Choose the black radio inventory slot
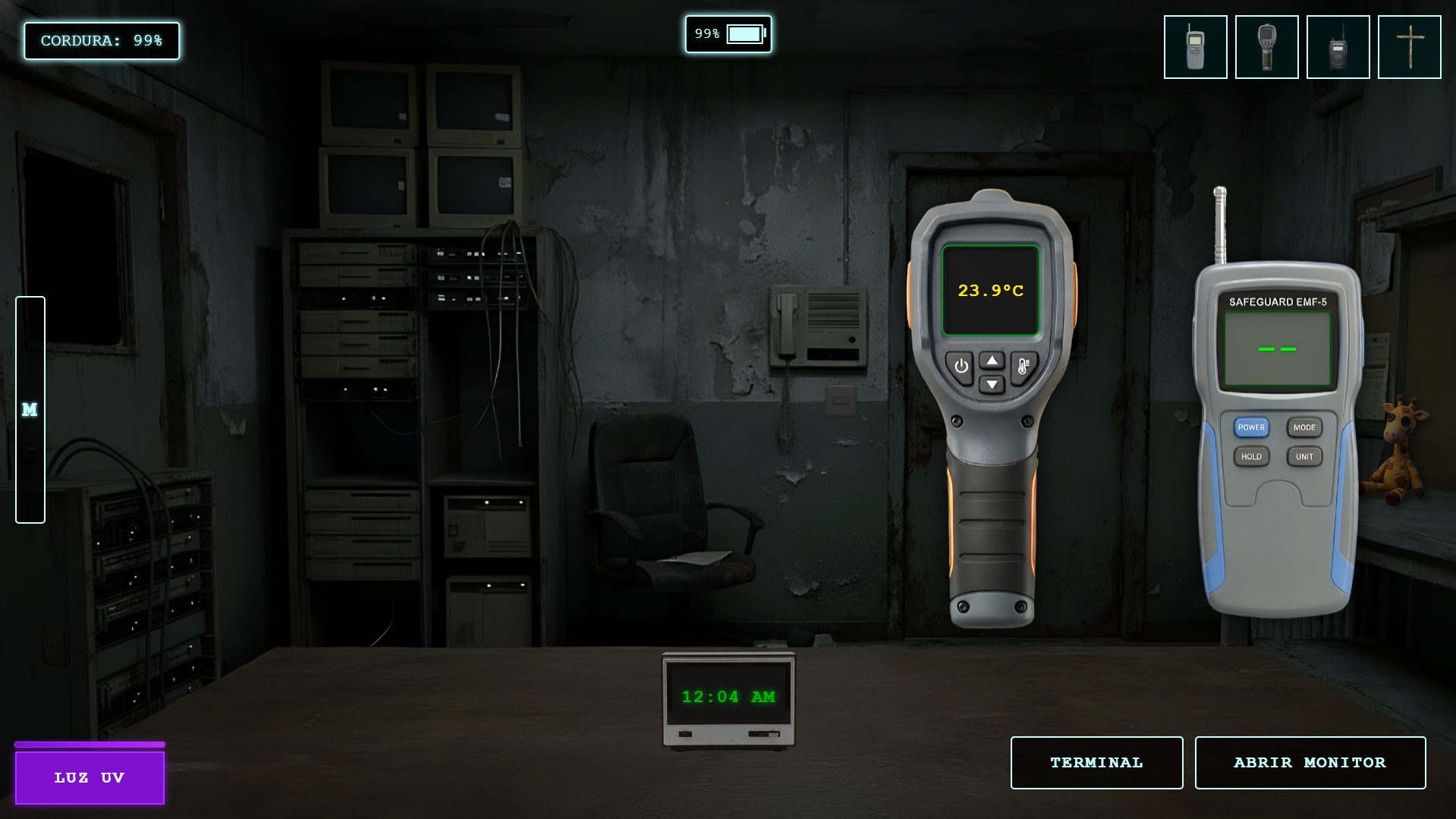This screenshot has height=819, width=1456. [x=1338, y=47]
